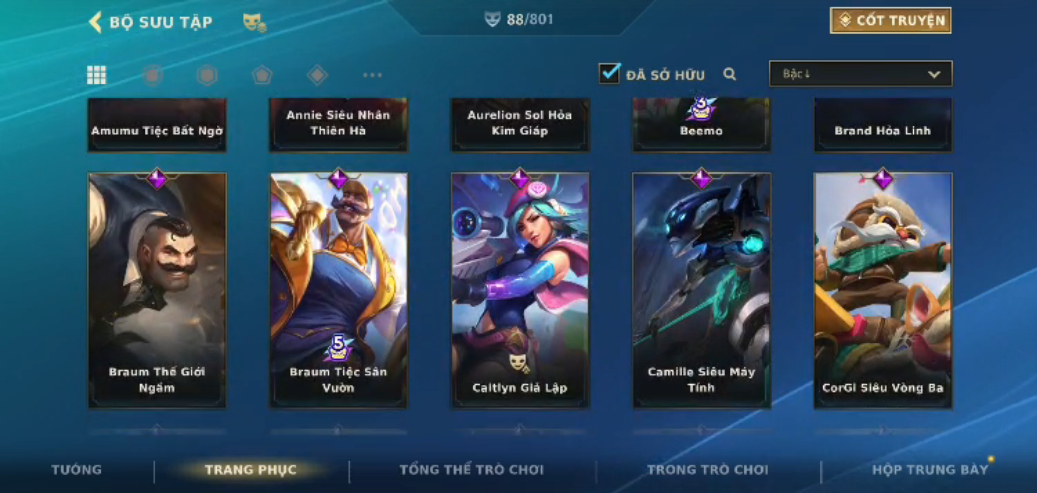The image size is (1037, 493).
Task: Select the grid all-skins filter icon
Action: click(97, 75)
